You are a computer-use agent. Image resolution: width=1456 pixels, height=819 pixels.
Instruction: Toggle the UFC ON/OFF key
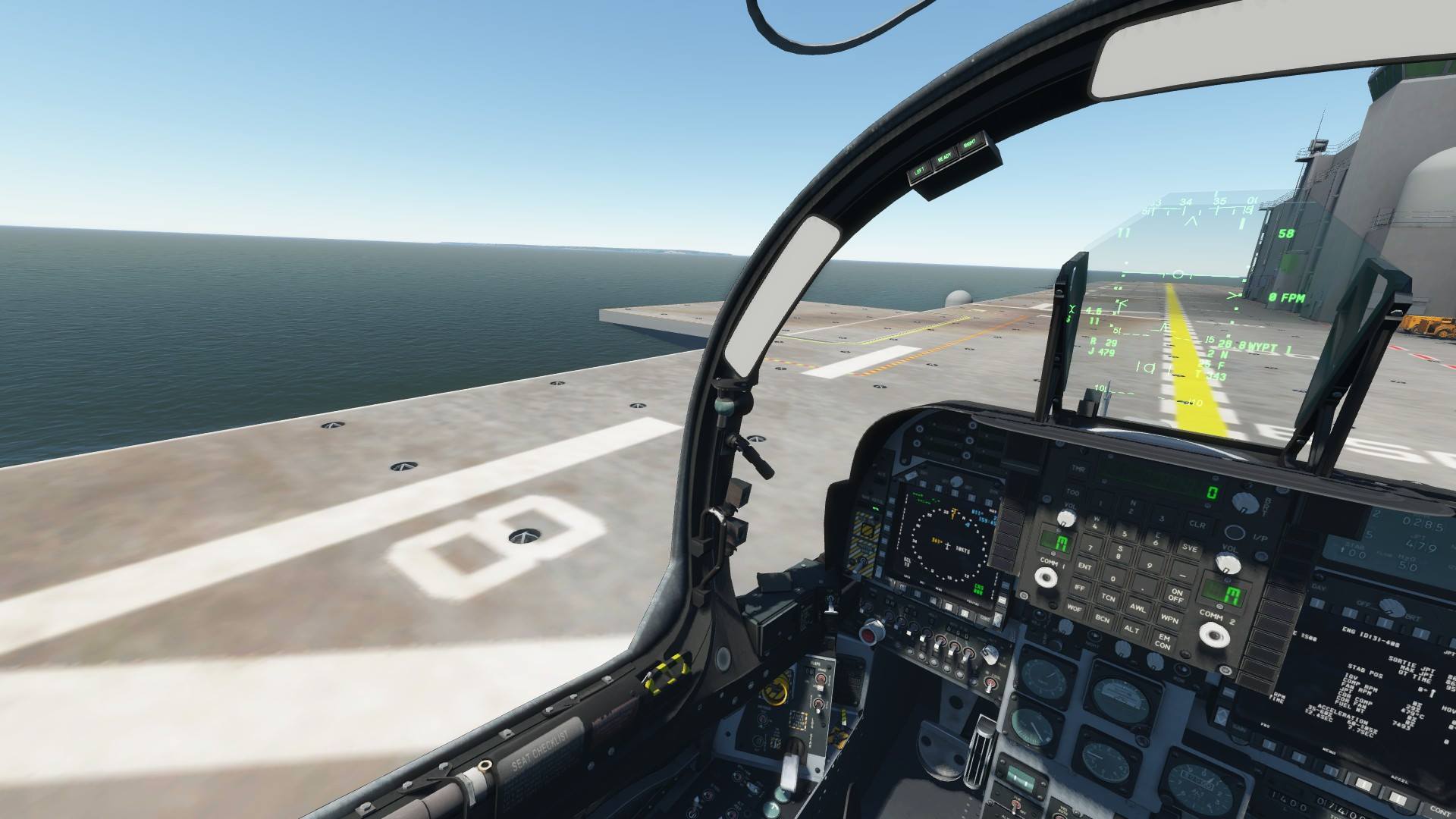coord(1176,595)
